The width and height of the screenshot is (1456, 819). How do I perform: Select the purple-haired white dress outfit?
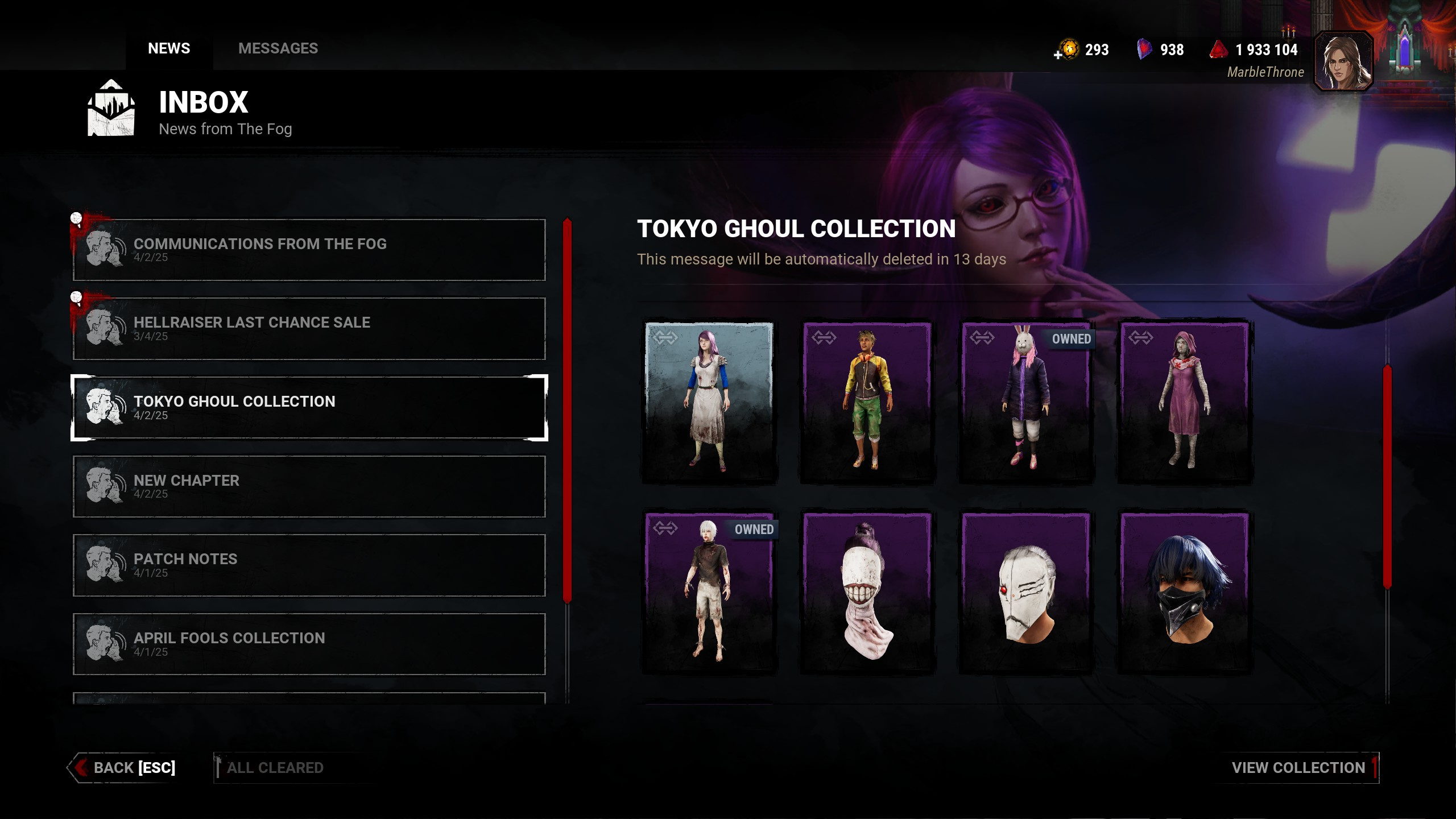pos(709,401)
